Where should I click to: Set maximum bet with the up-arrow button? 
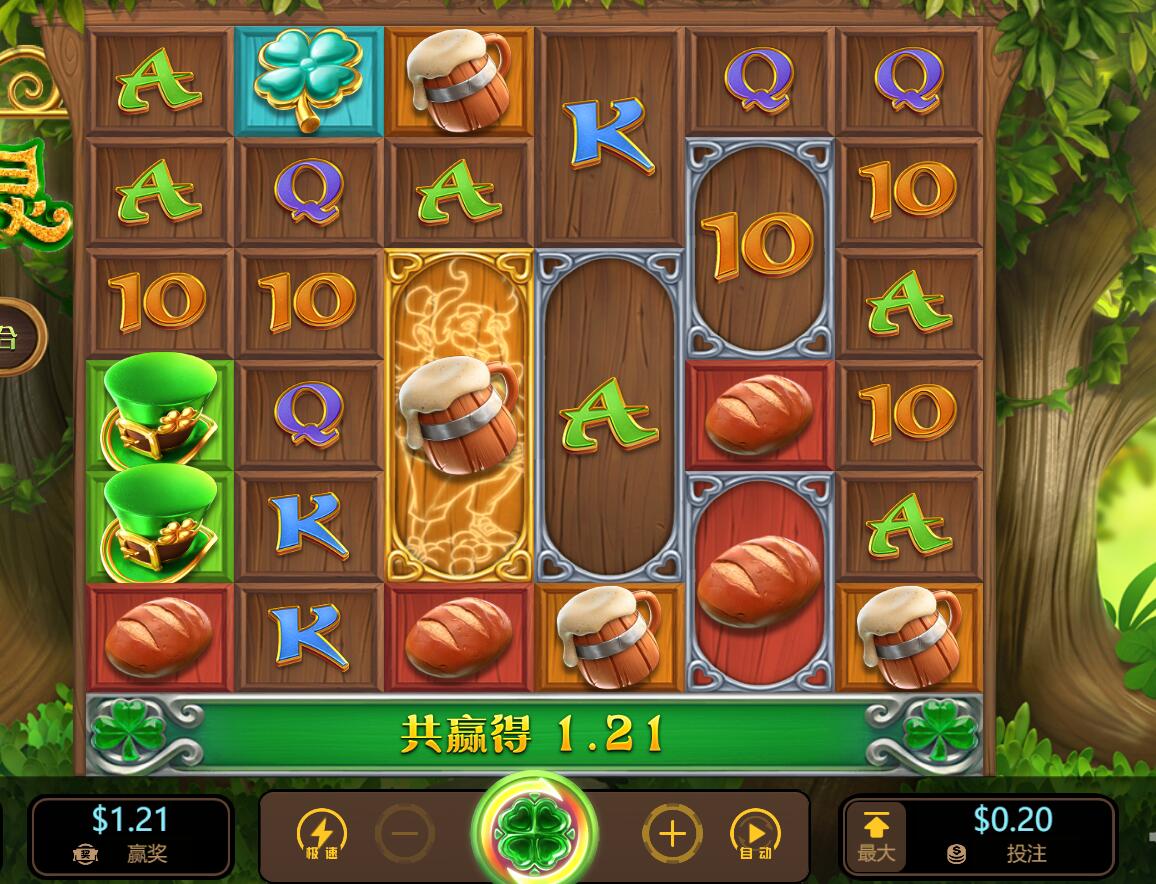(876, 834)
